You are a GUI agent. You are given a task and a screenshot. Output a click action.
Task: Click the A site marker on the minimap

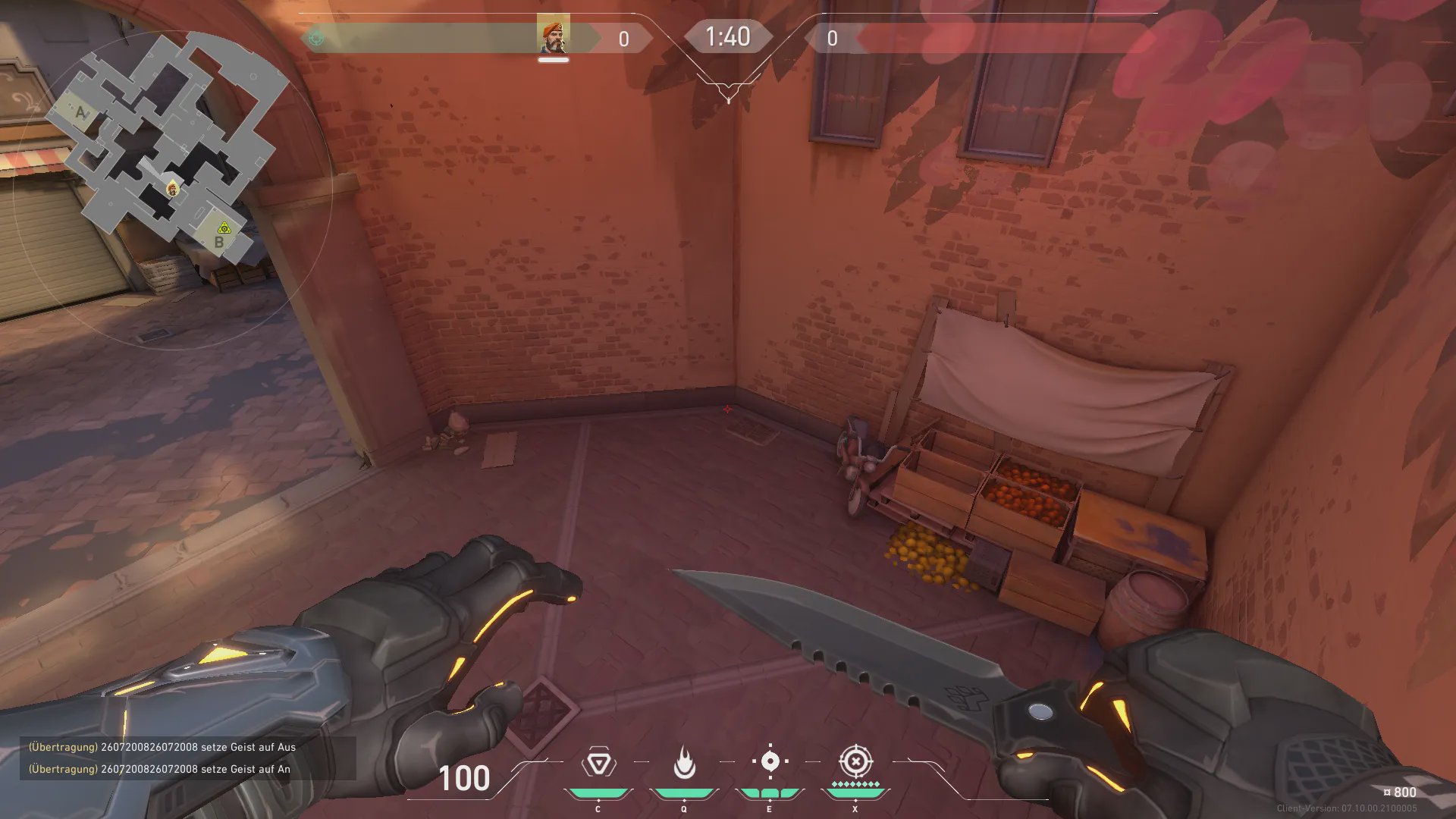coord(81,113)
